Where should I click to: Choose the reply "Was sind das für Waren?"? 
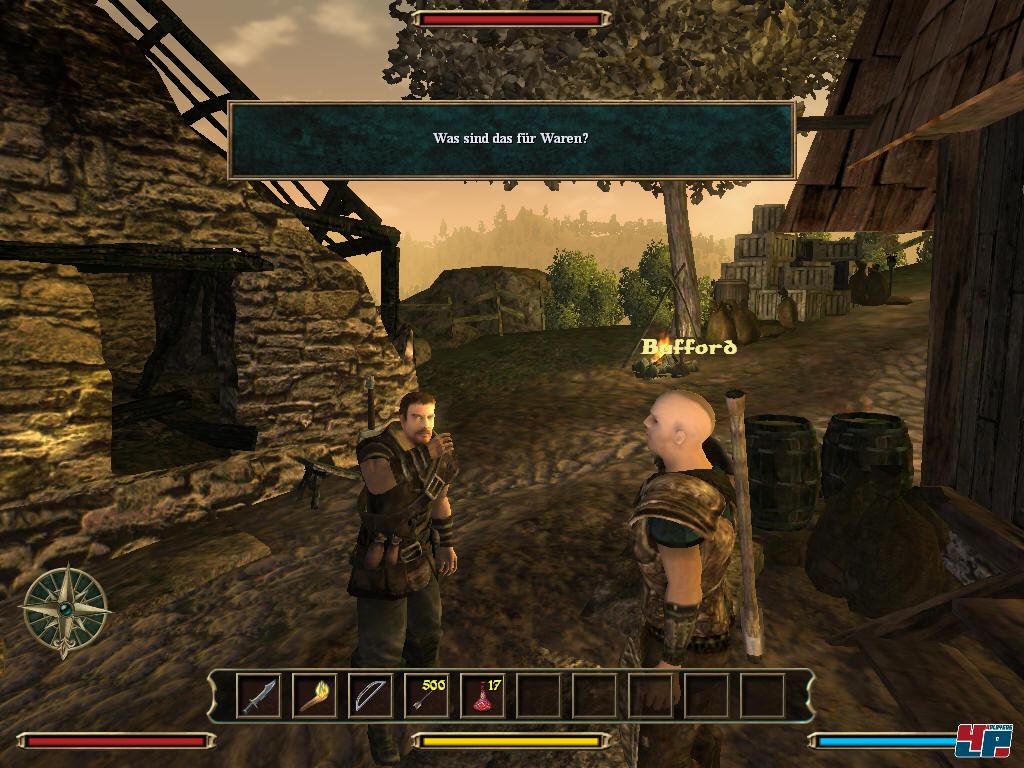(x=510, y=138)
